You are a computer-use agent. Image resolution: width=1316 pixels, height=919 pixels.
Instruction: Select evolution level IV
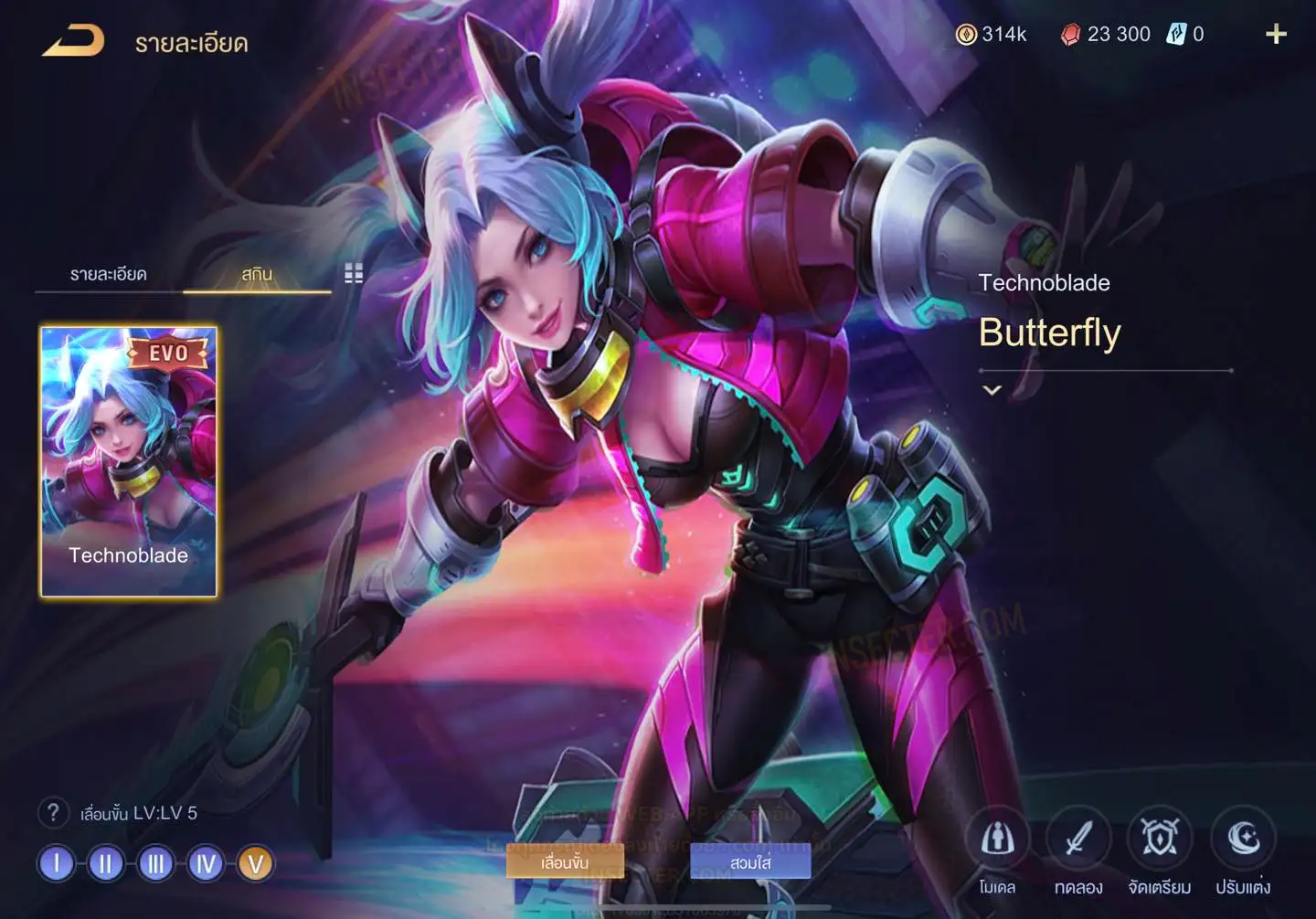pyautogui.click(x=206, y=863)
